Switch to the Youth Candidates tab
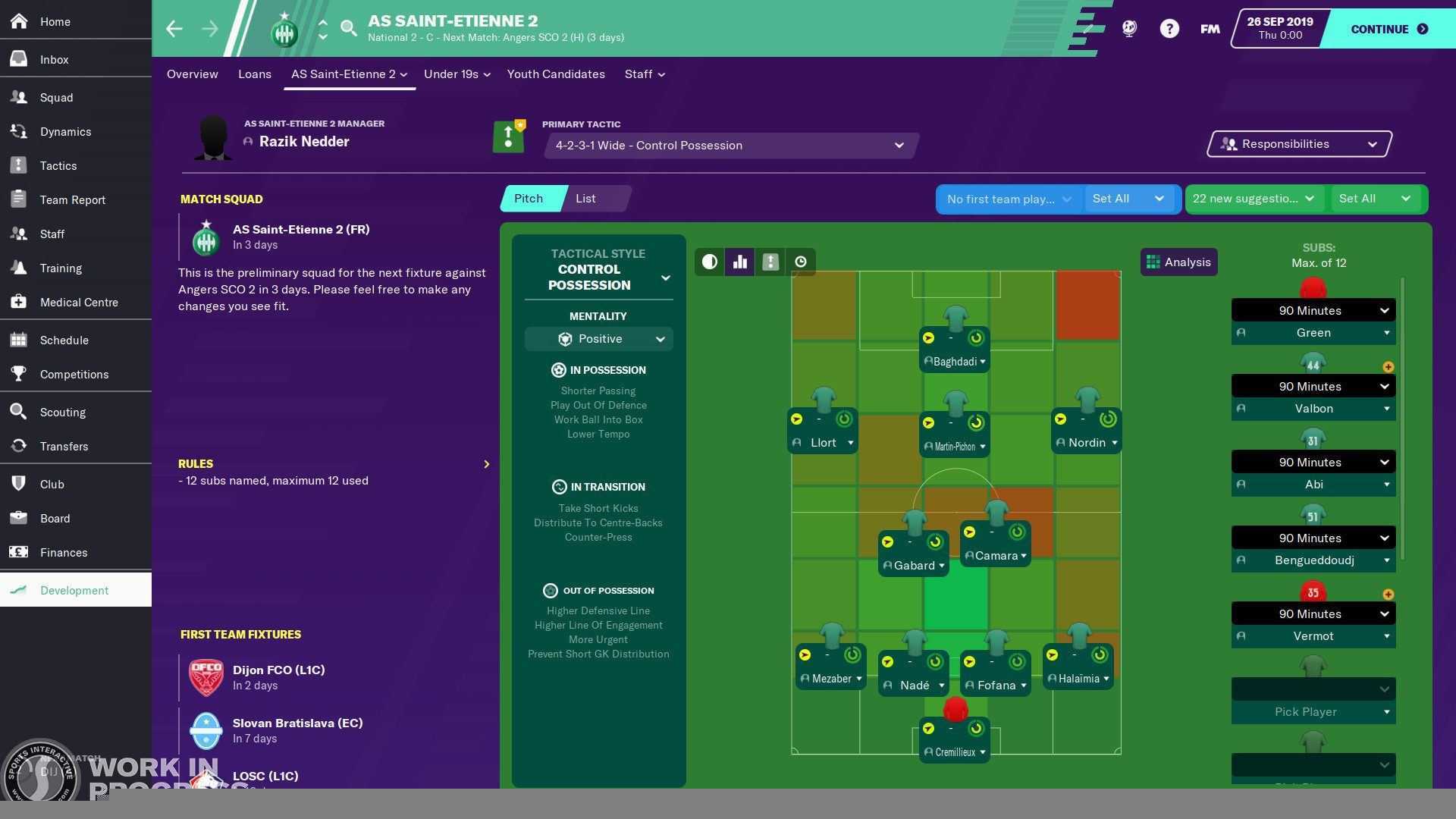1456x819 pixels. (x=556, y=74)
